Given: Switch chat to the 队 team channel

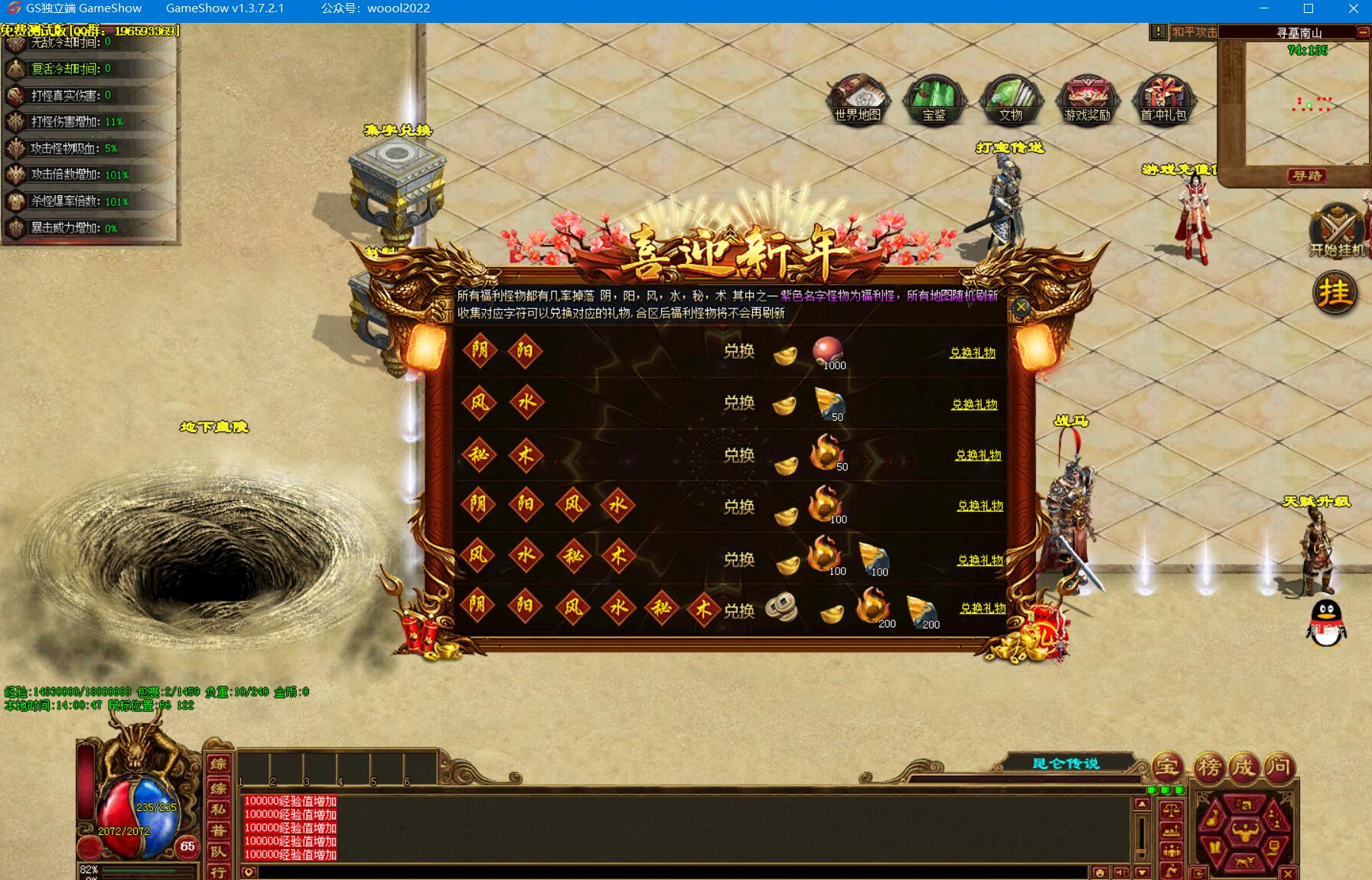Looking at the screenshot, I should (218, 851).
